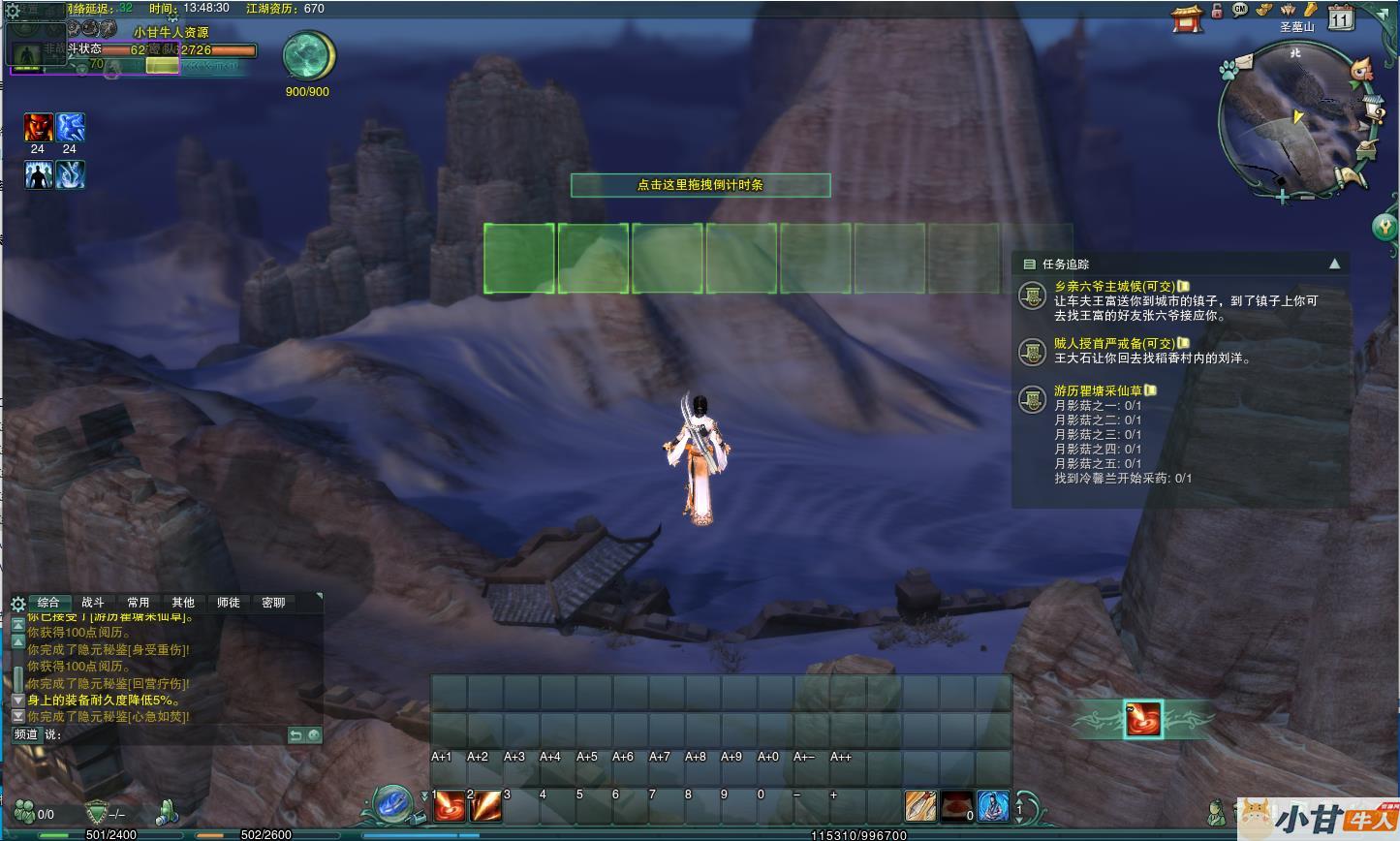Zoom in the minimap with plus button
The image size is (1400, 841).
coord(1283,198)
